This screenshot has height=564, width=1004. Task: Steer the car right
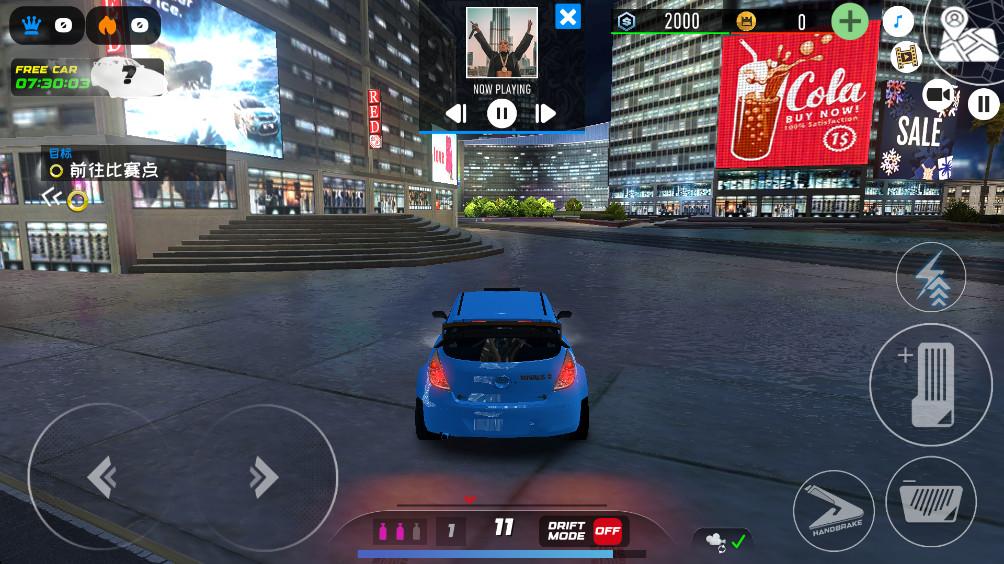click(x=263, y=477)
